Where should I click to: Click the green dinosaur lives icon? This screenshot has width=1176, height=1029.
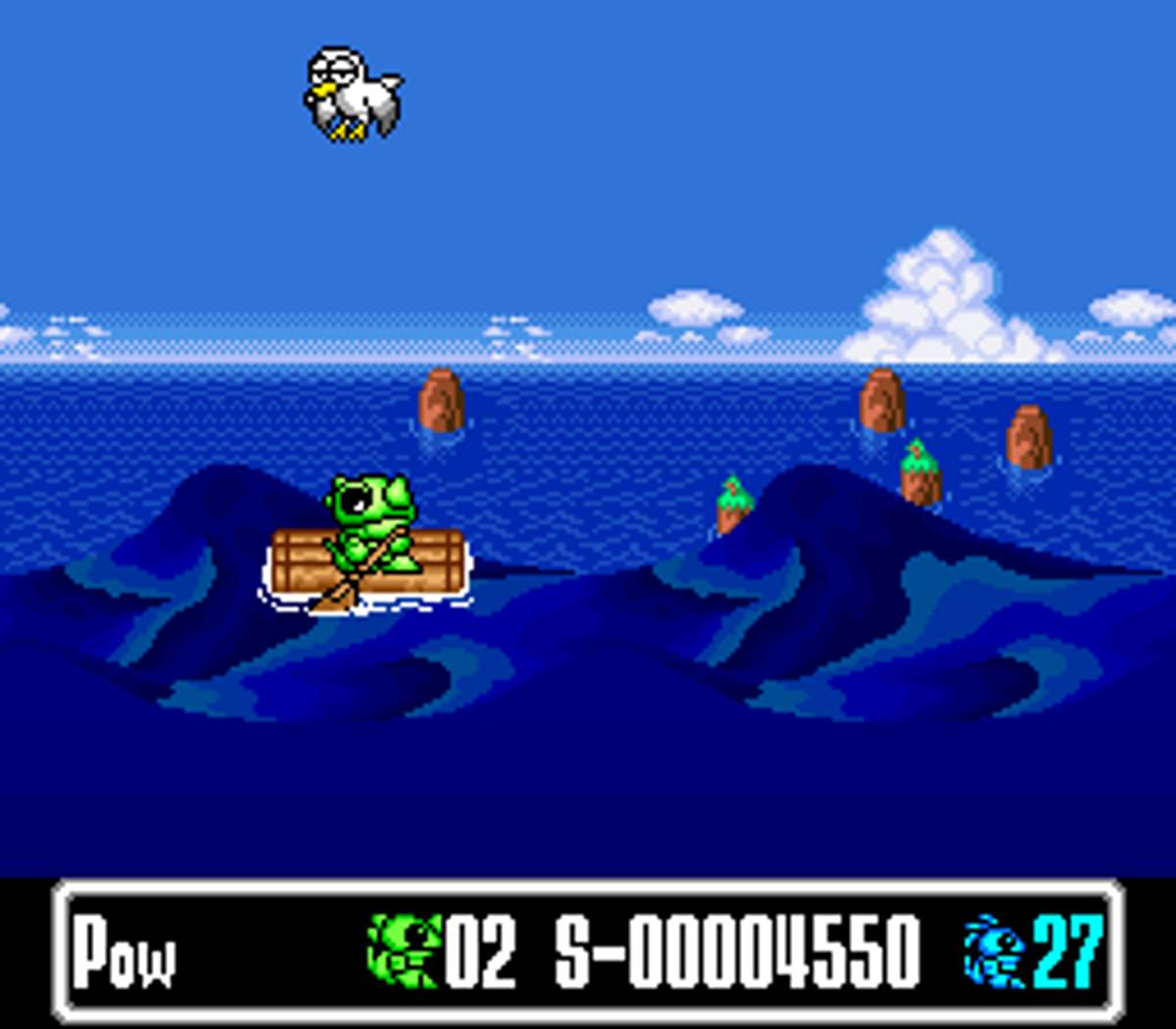pyautogui.click(x=404, y=950)
